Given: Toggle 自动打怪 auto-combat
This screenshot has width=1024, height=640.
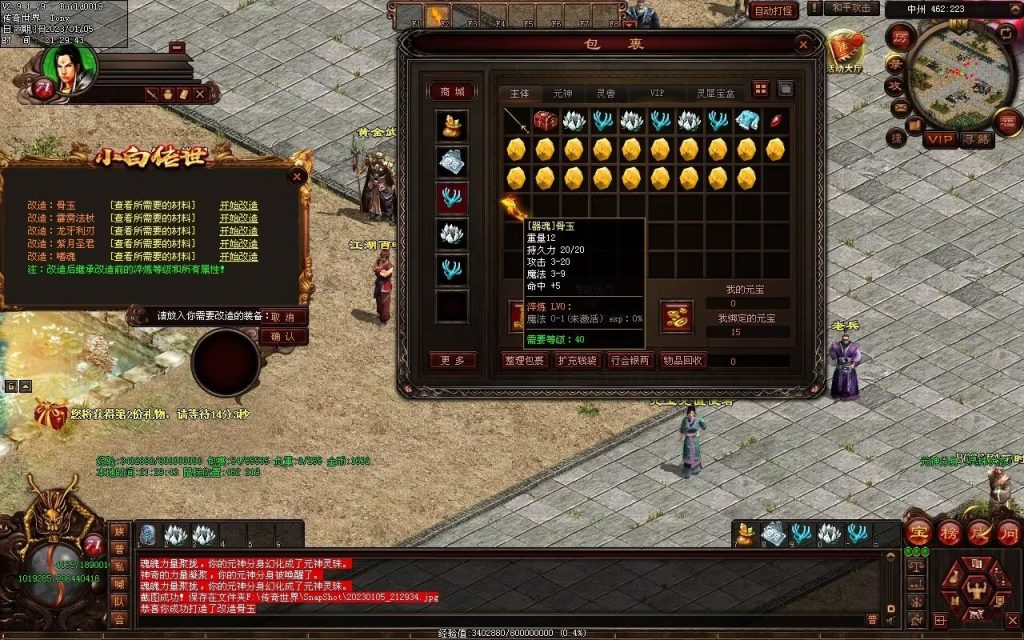Looking at the screenshot, I should point(773,11).
